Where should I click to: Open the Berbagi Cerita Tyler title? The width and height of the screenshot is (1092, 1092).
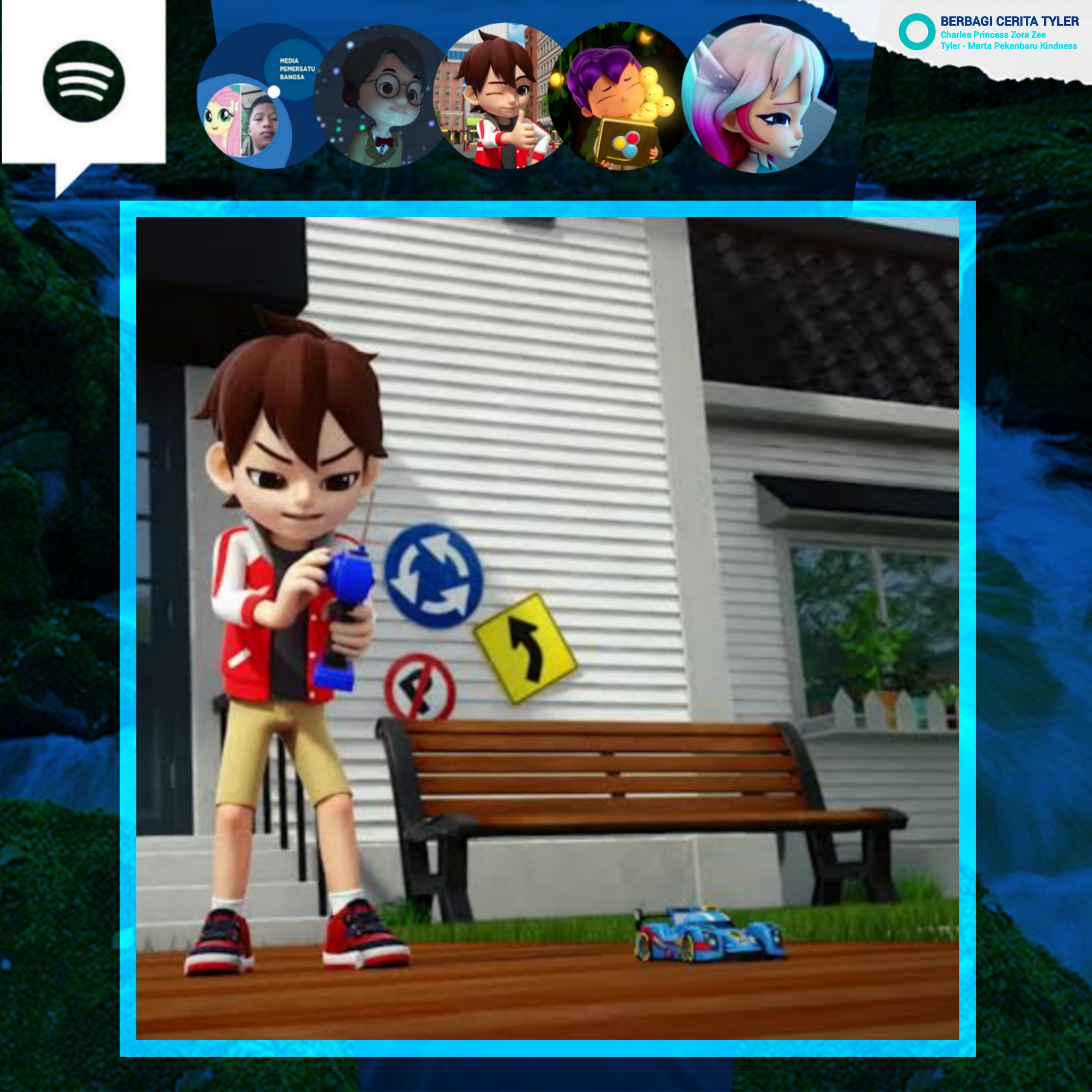(x=1009, y=21)
